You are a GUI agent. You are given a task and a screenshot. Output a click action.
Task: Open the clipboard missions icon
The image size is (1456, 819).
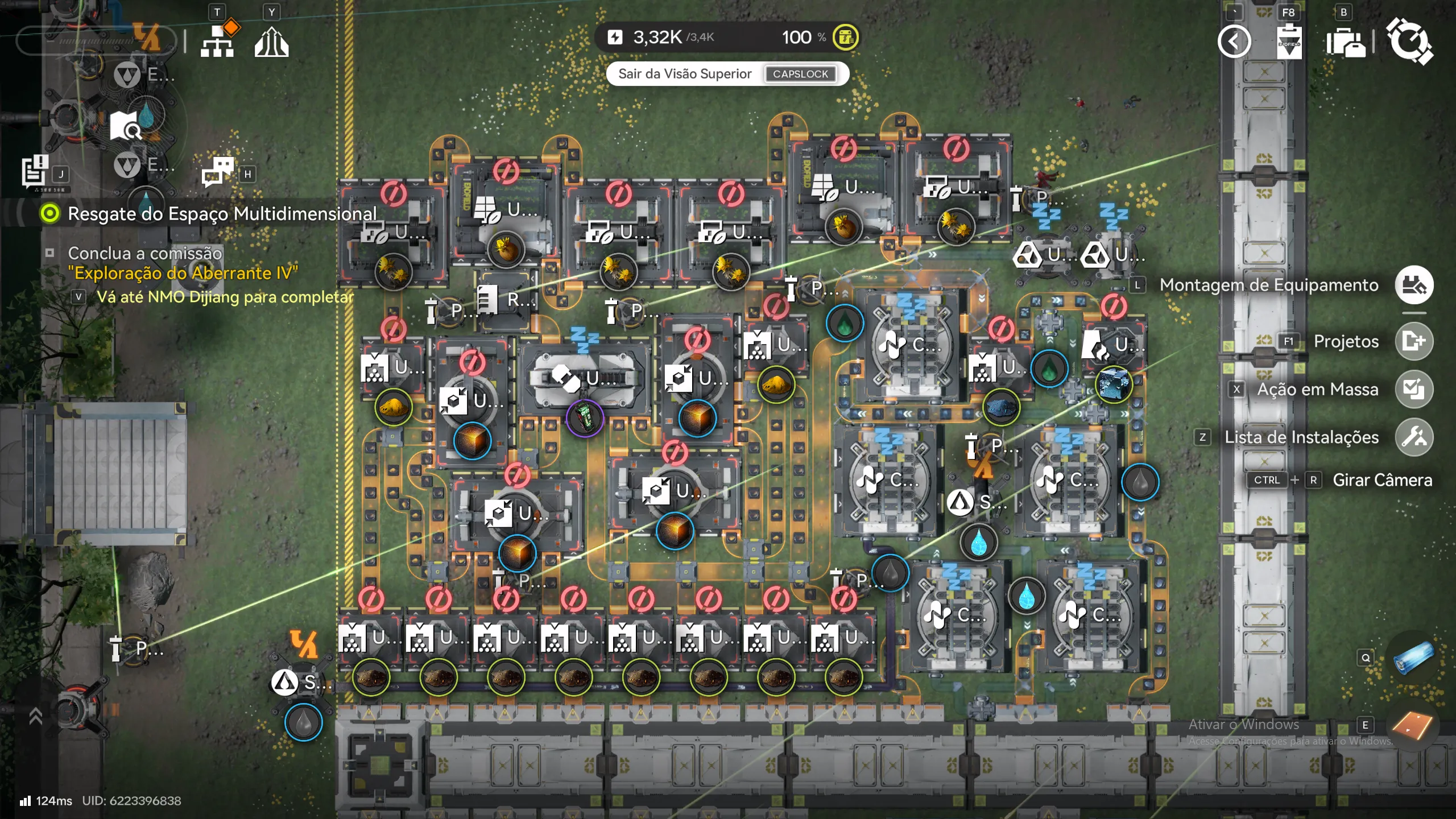point(1288,42)
